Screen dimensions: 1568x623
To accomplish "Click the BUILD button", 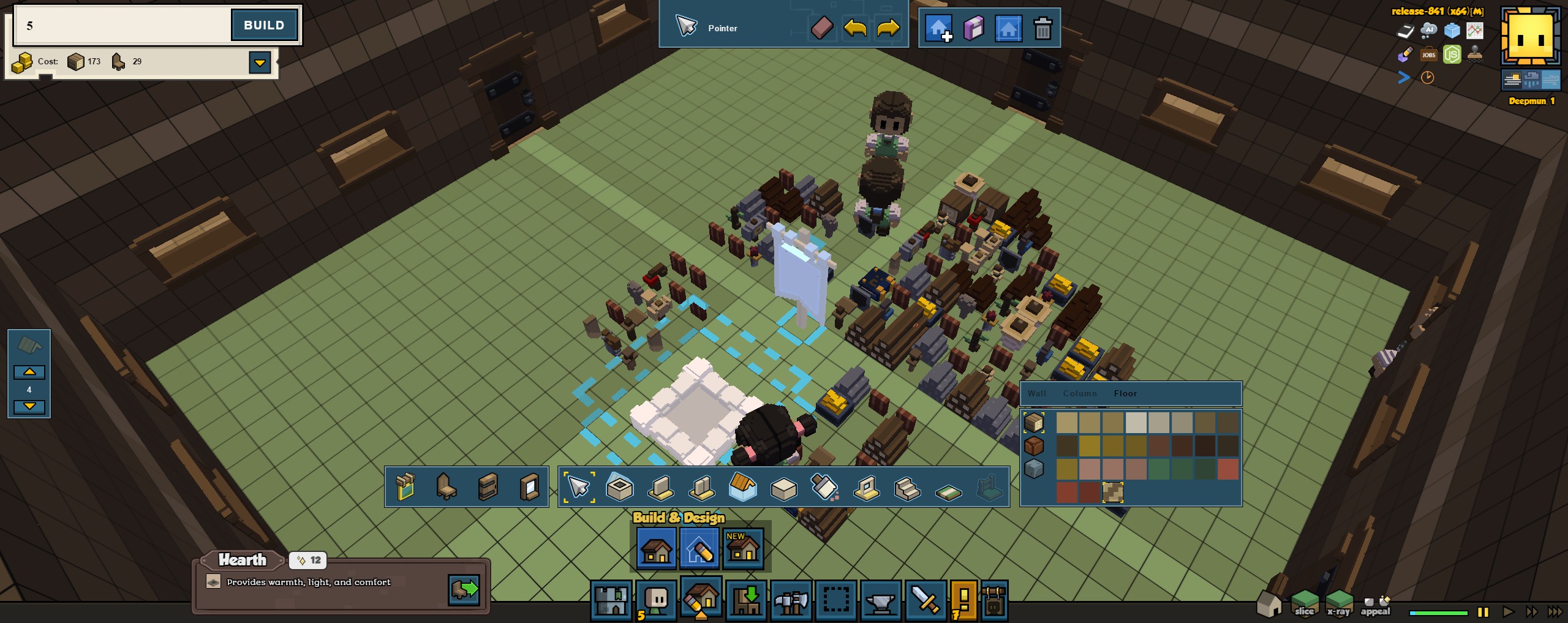I will pyautogui.click(x=264, y=25).
